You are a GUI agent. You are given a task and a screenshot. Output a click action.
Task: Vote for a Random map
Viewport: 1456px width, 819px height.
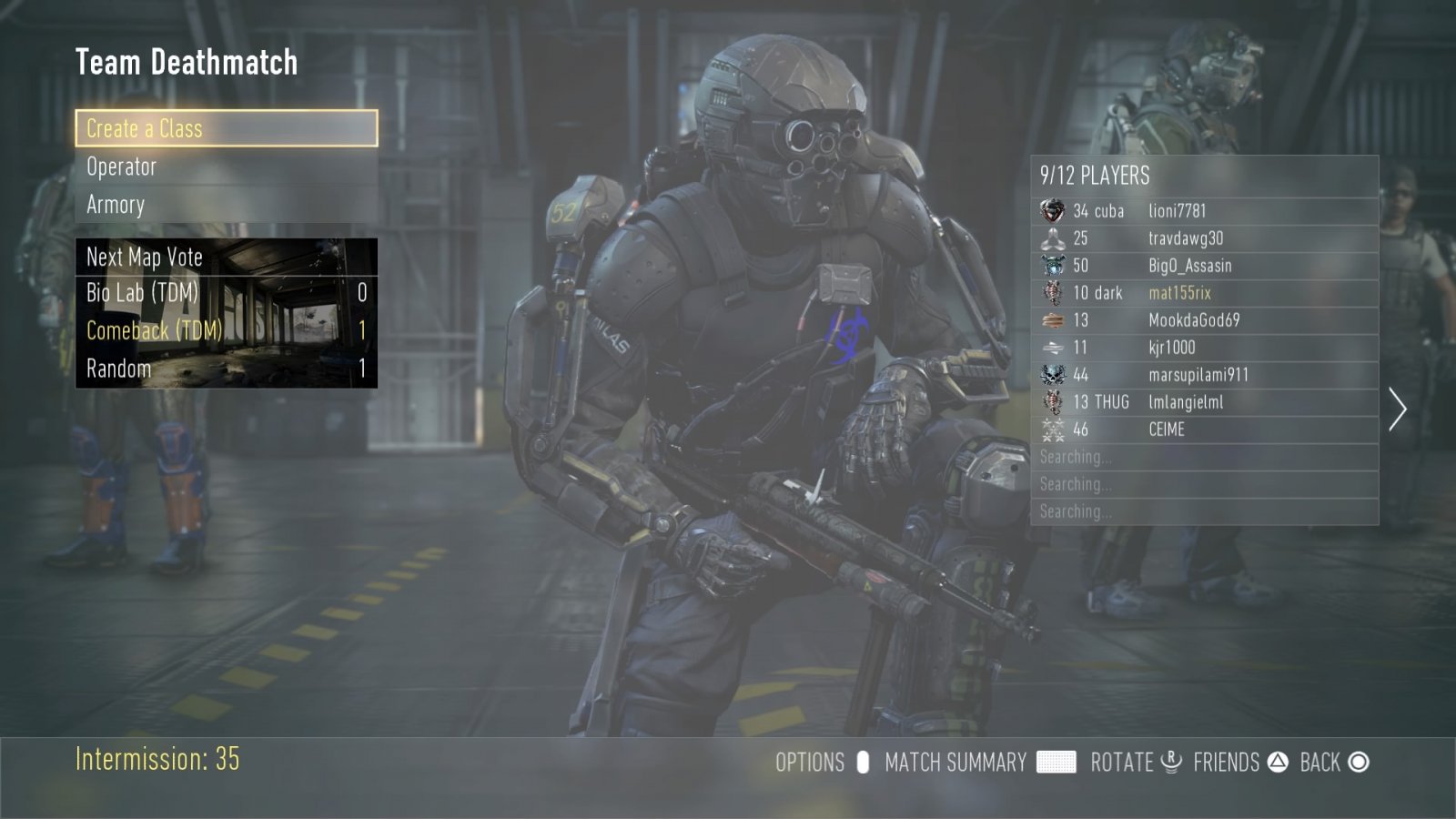click(x=226, y=369)
